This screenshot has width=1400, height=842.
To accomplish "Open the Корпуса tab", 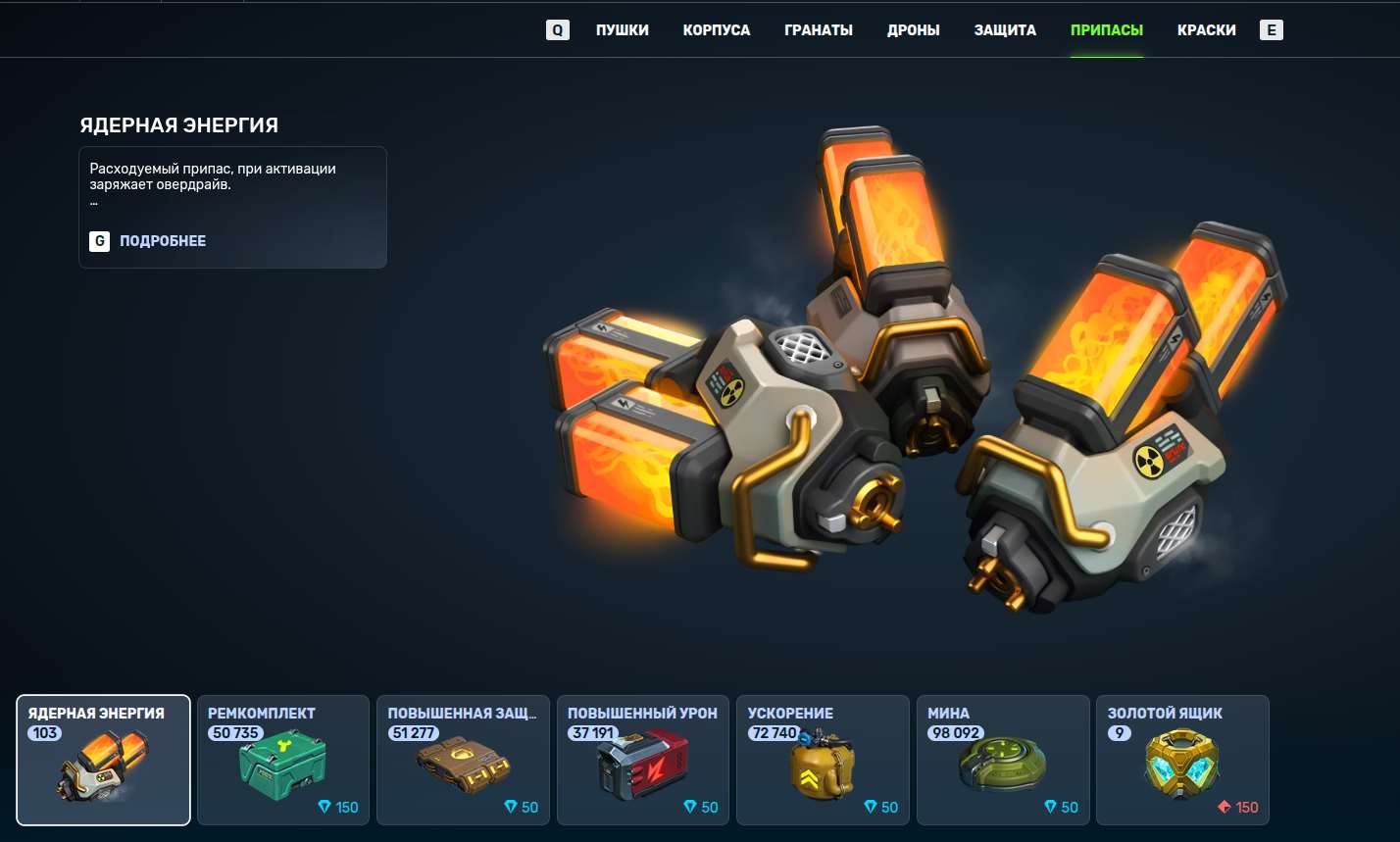I will point(716,30).
